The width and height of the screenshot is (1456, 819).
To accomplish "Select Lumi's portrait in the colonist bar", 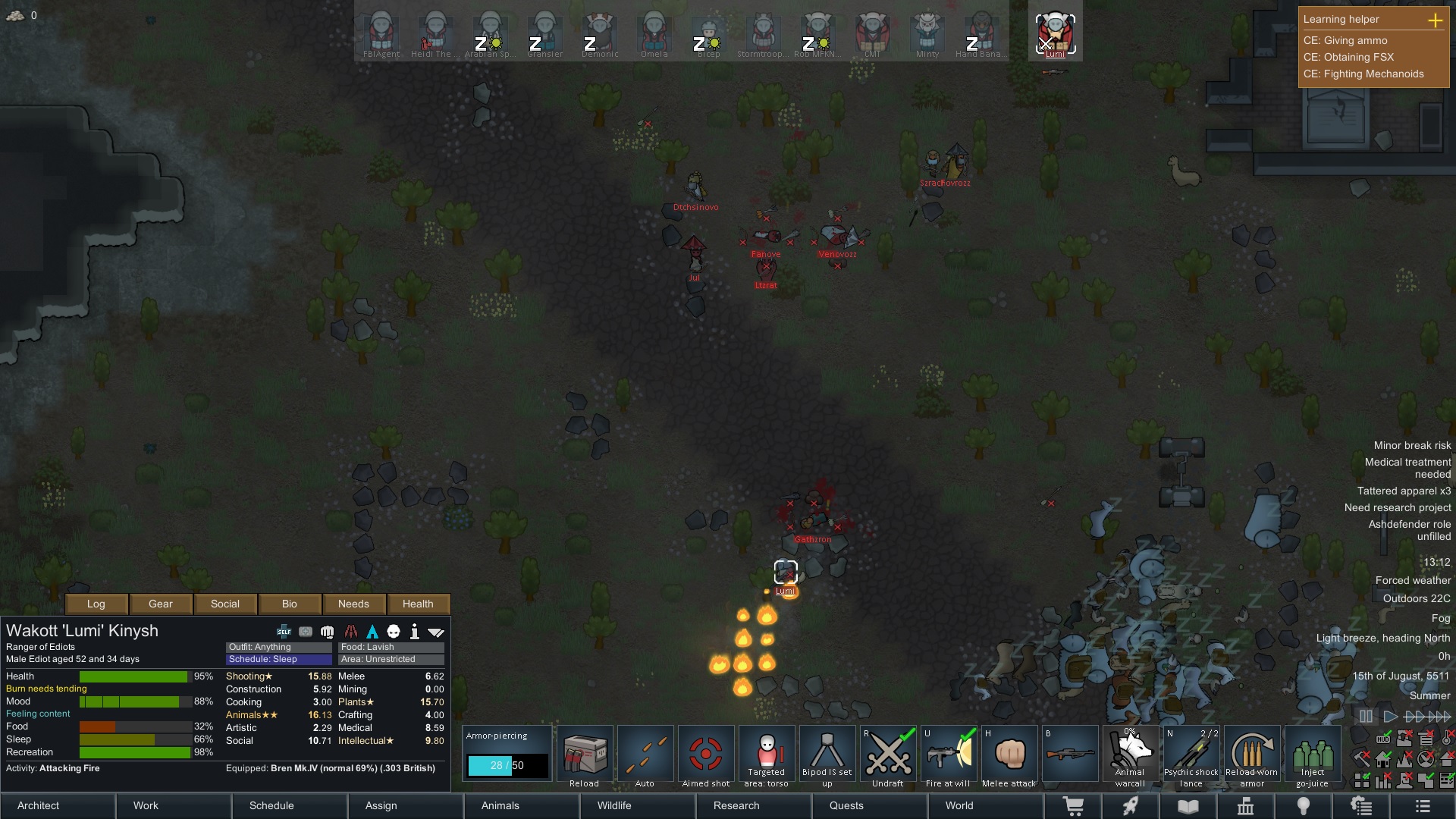I will coord(1055,30).
